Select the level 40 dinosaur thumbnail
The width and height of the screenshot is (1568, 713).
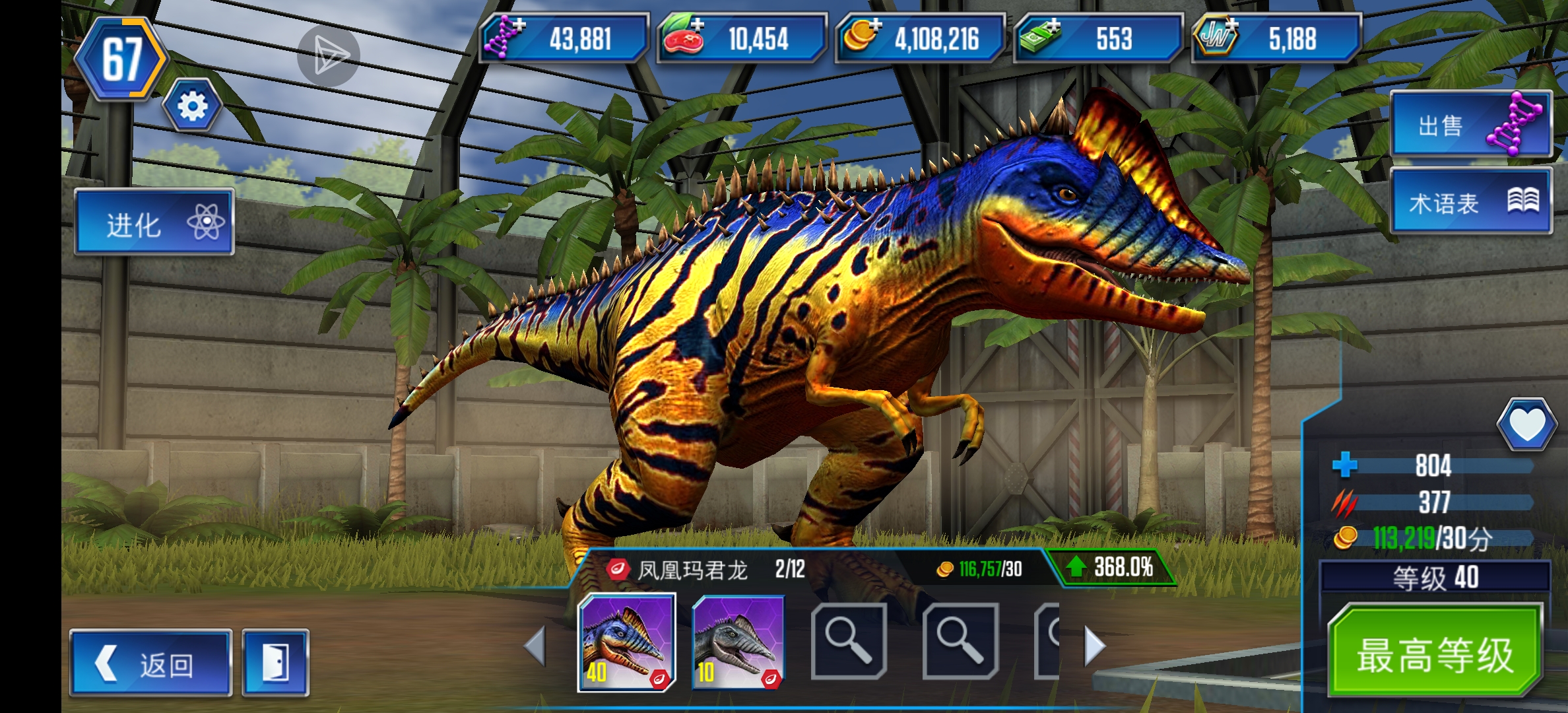click(626, 642)
